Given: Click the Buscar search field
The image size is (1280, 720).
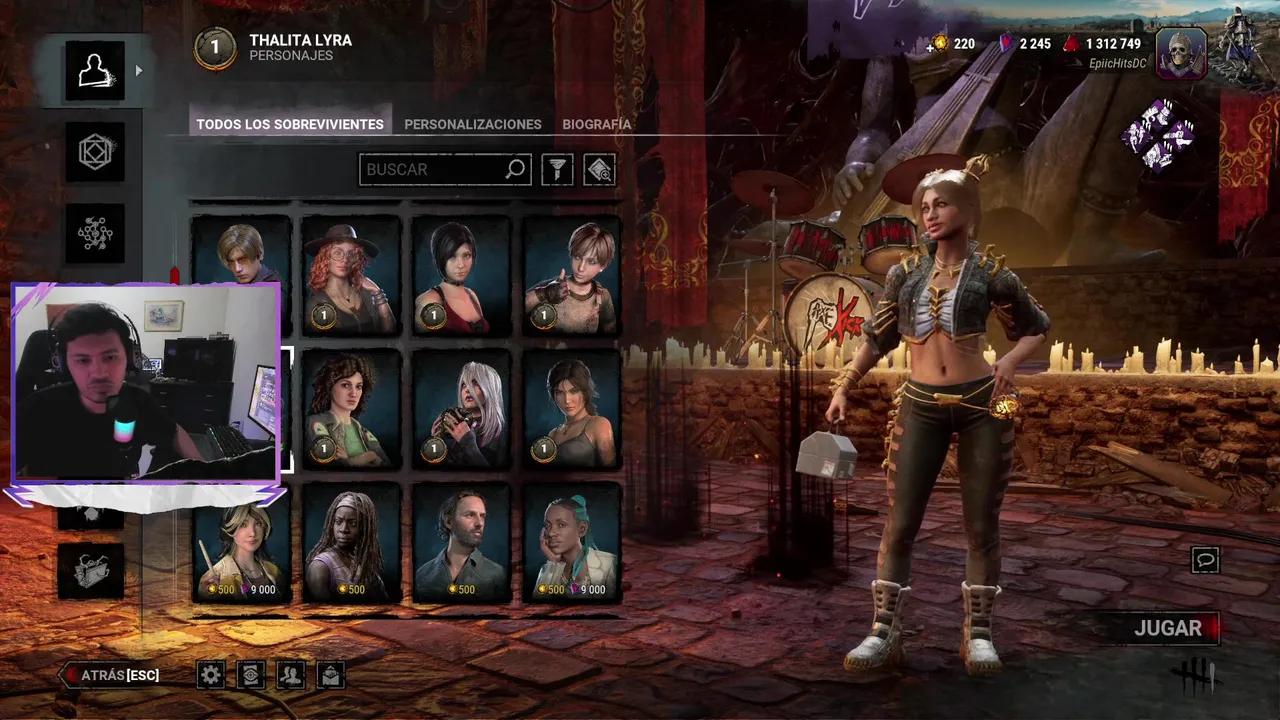Looking at the screenshot, I should [434, 169].
